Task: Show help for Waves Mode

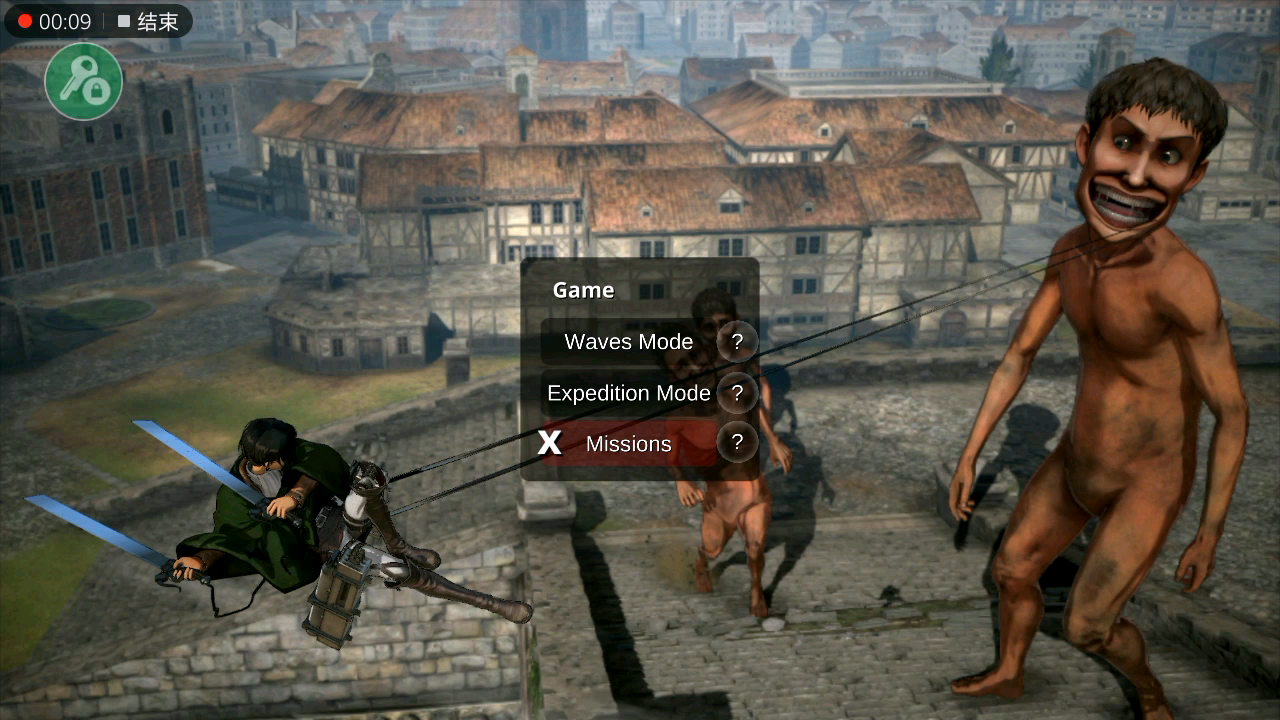Action: 737,342
